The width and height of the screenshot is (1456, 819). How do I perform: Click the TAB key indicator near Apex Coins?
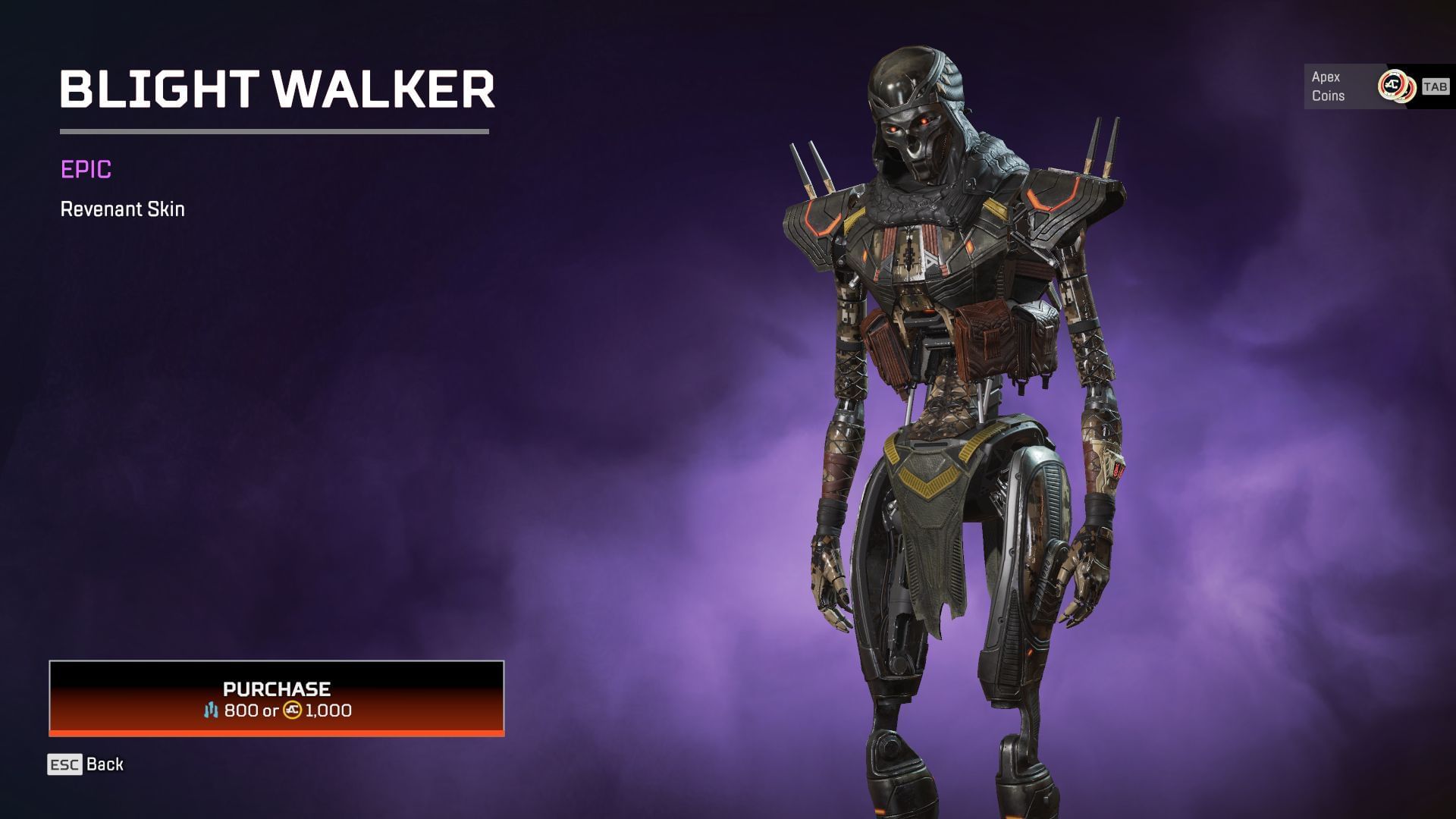click(1436, 86)
